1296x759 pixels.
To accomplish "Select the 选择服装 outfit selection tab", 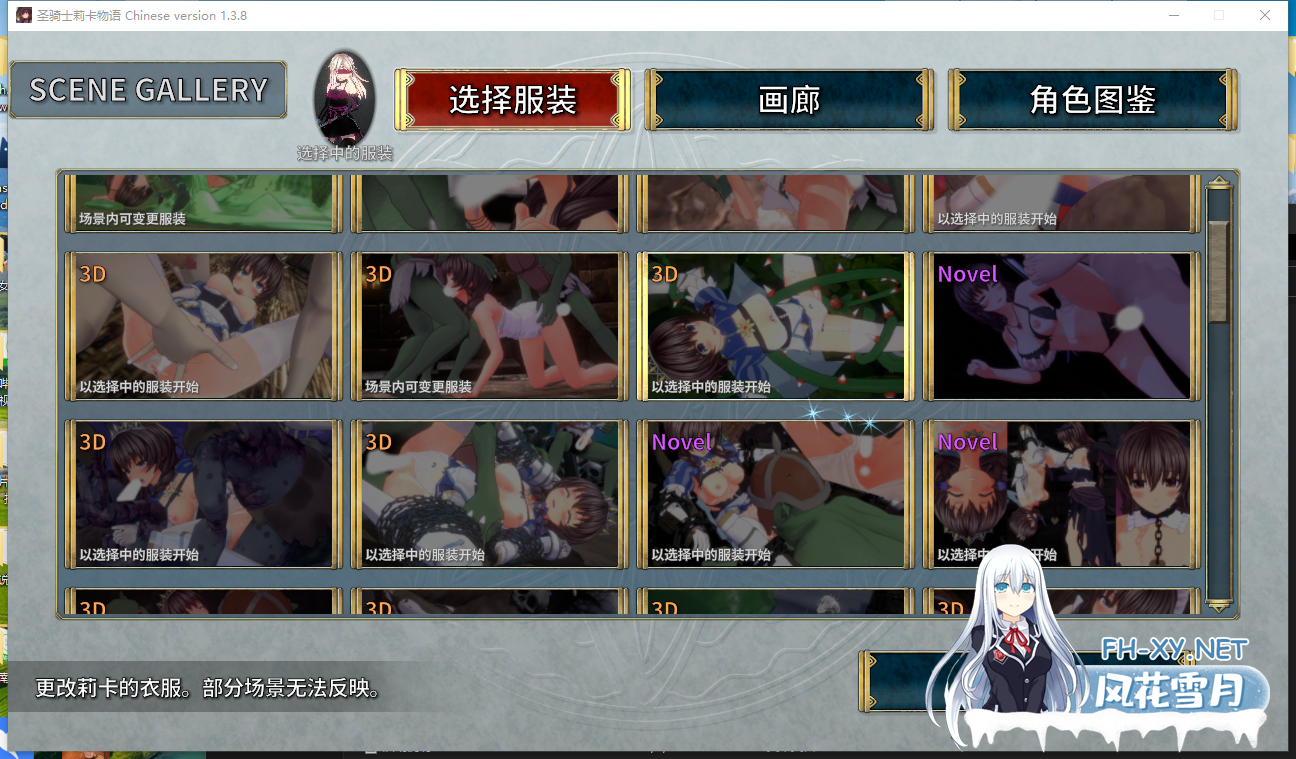I will (x=512, y=99).
